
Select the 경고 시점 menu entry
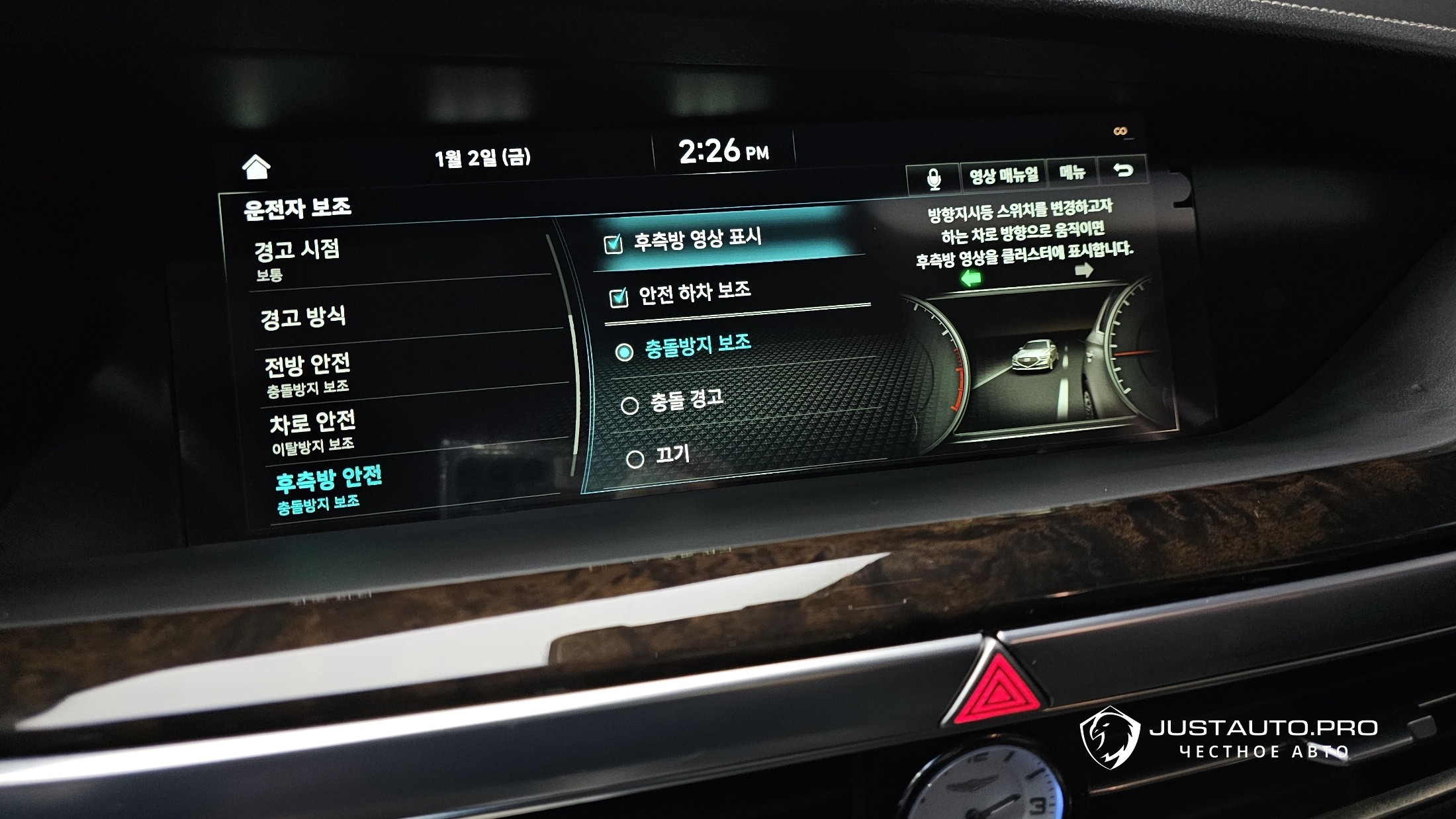(x=298, y=257)
